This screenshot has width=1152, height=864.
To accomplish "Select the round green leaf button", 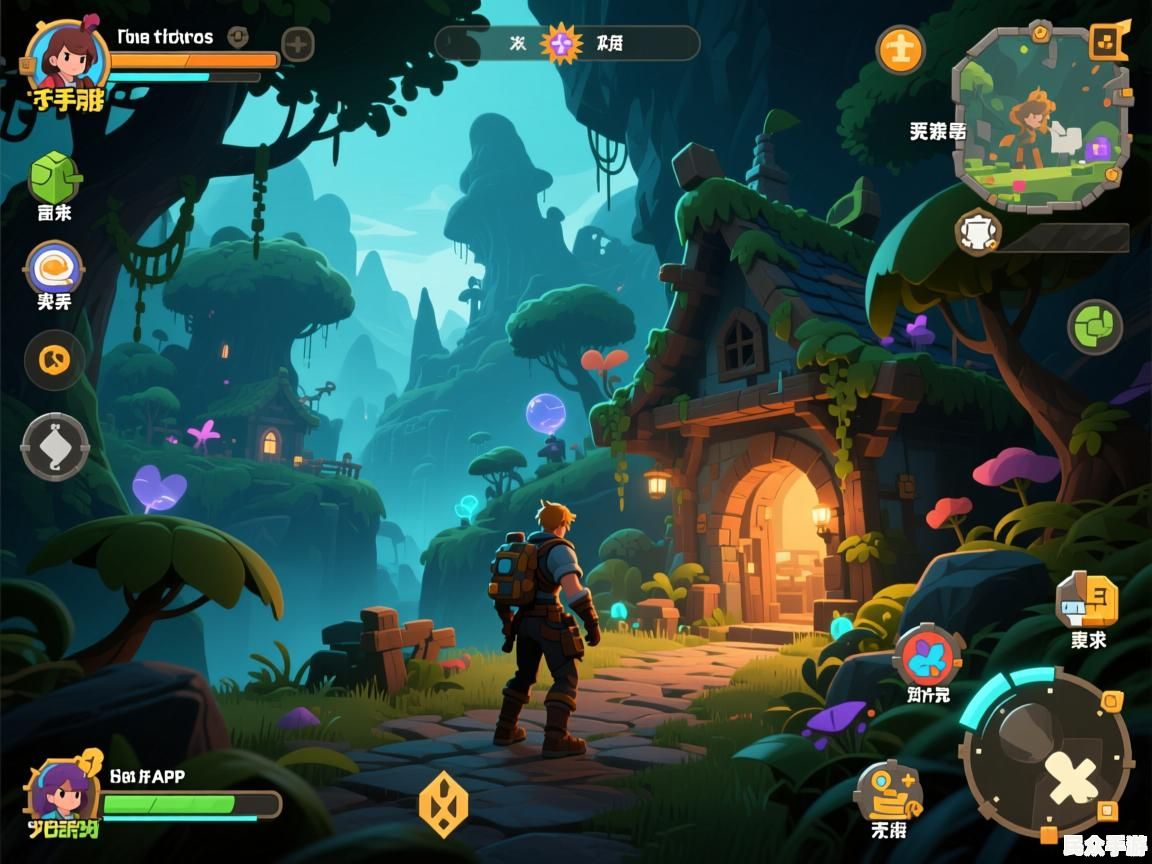I will 1095,327.
